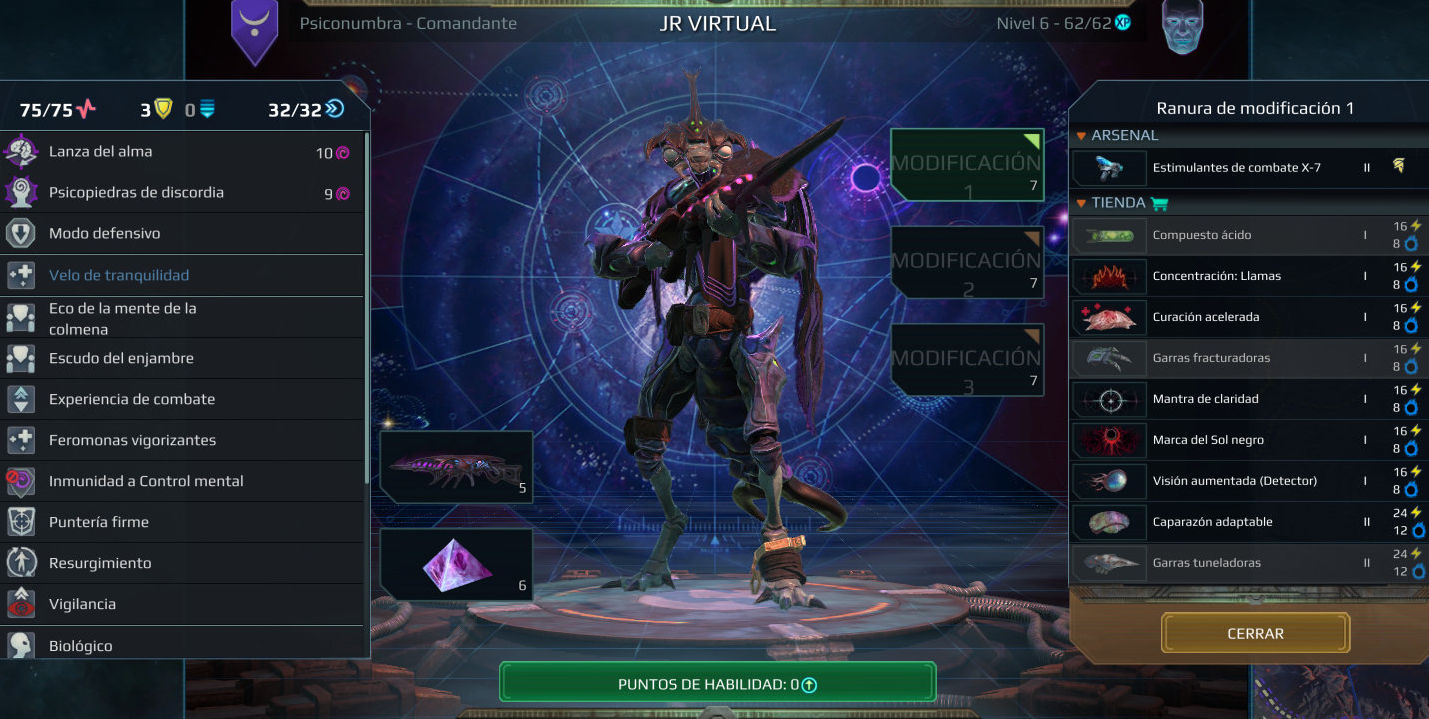Click the alien rifle weapon slot

(456, 466)
